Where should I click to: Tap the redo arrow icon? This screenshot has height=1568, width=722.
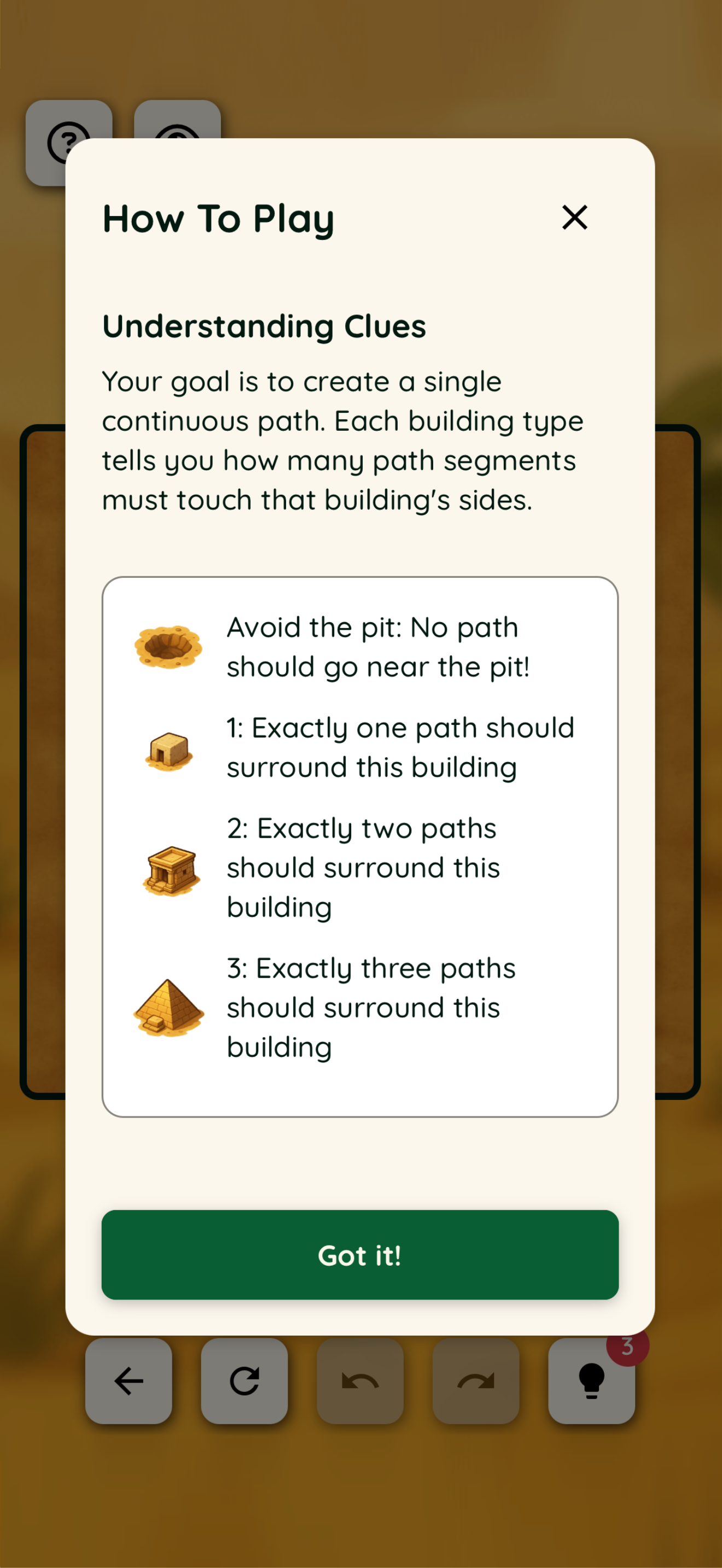coord(475,1380)
